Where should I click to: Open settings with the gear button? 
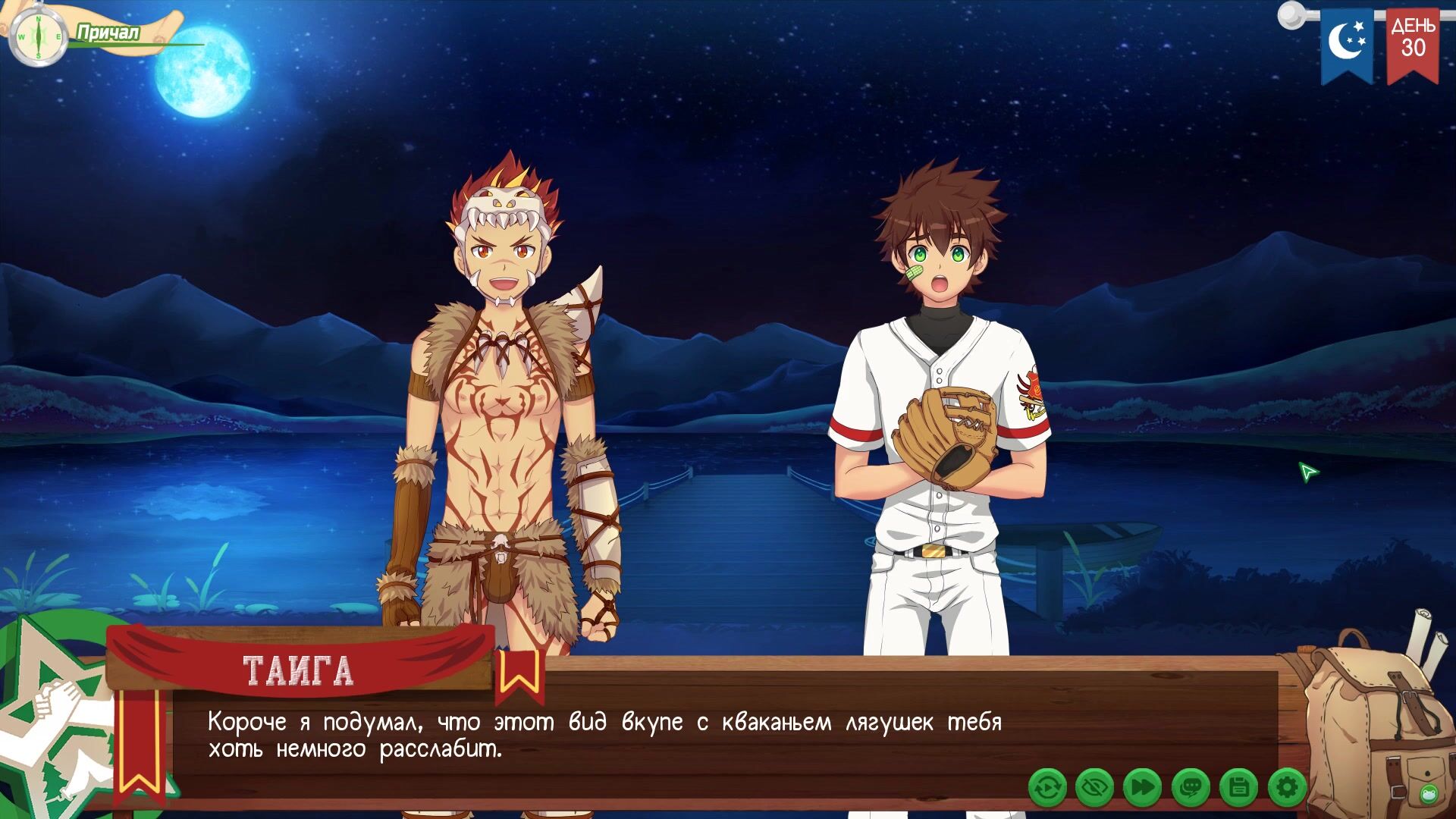coord(1287,788)
